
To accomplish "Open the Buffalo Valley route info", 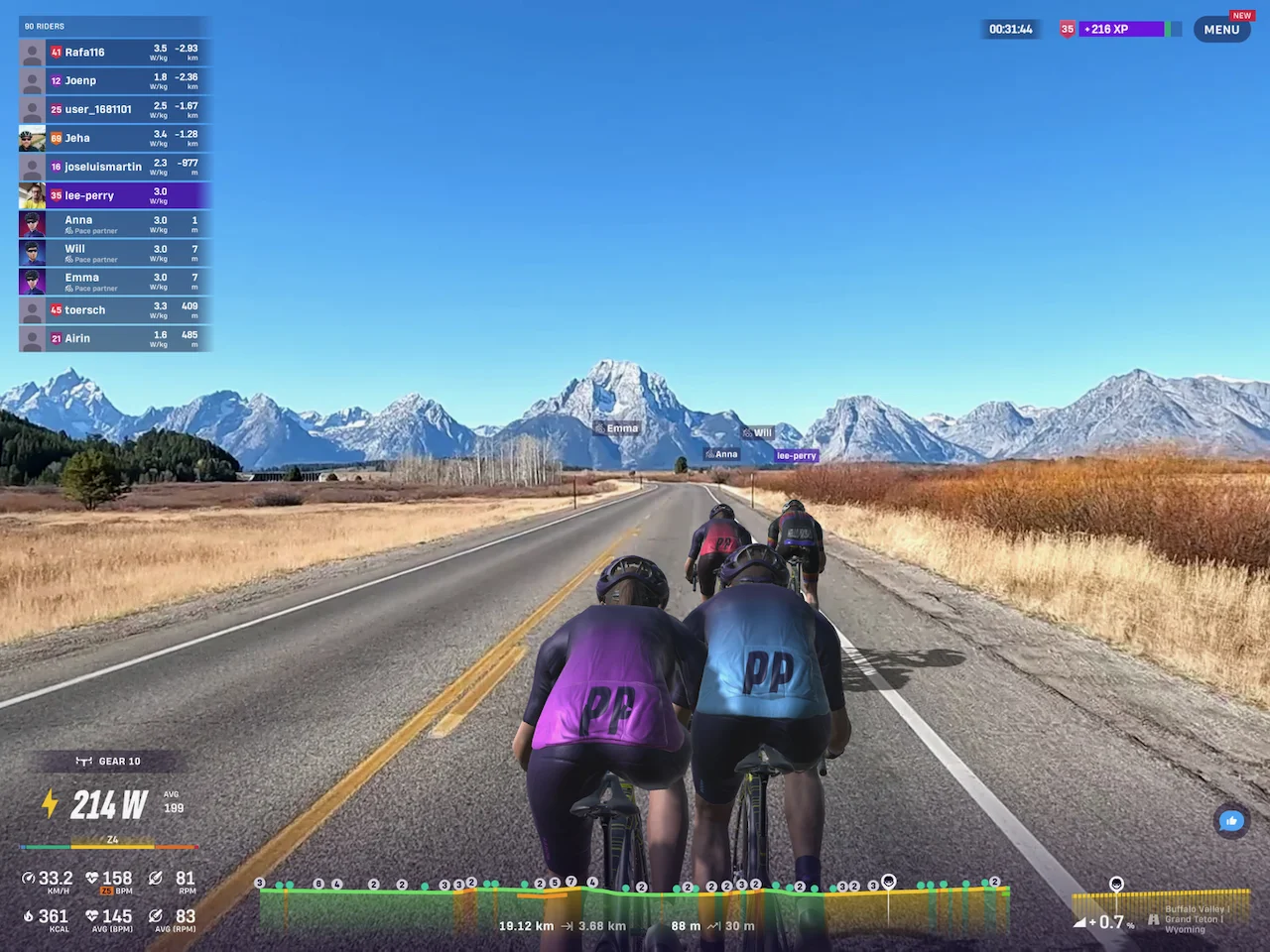I will (1194, 919).
